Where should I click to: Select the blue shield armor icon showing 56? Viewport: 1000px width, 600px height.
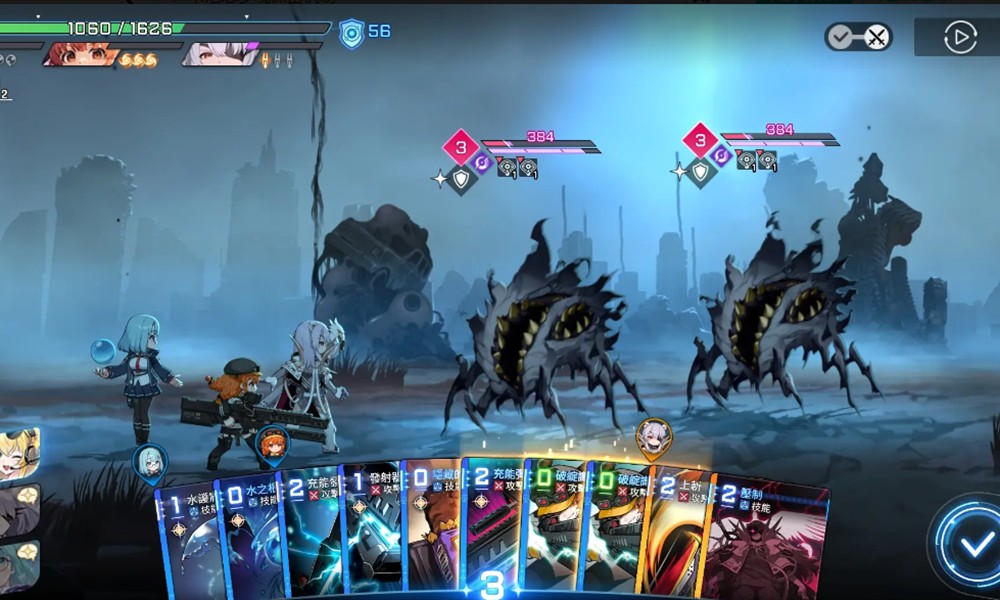[351, 33]
